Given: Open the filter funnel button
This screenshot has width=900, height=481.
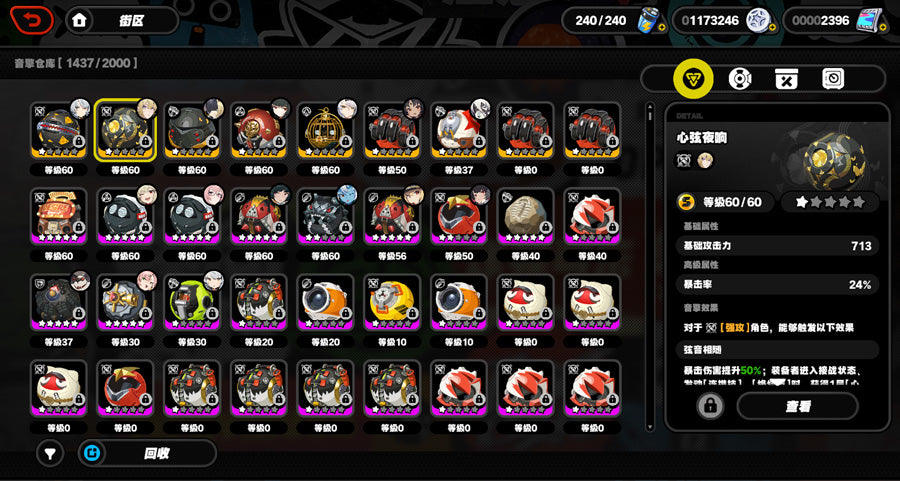Looking at the screenshot, I should 50,453.
